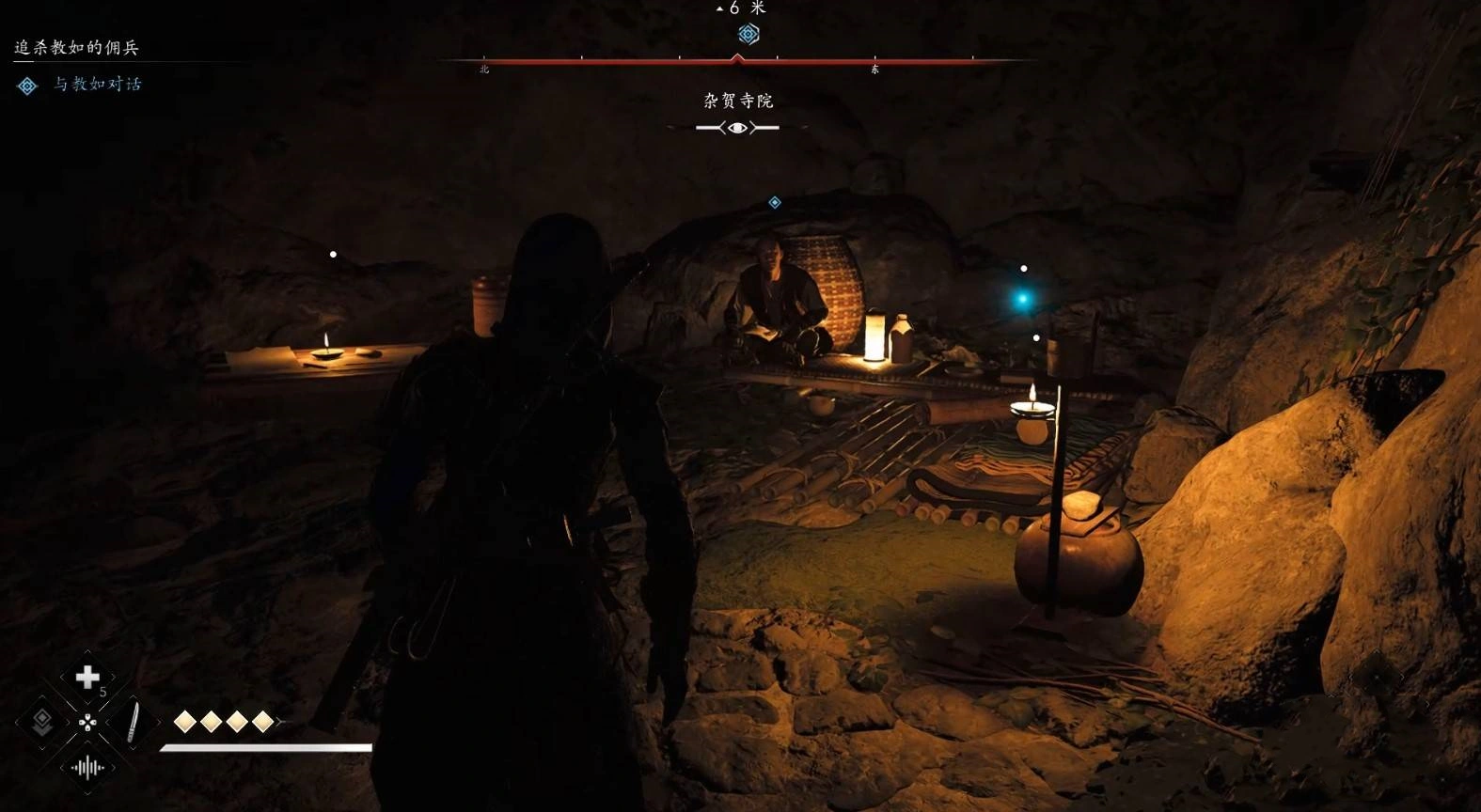1481x812 pixels.
Task: Select the healing ration cross icon
Action: 87,677
